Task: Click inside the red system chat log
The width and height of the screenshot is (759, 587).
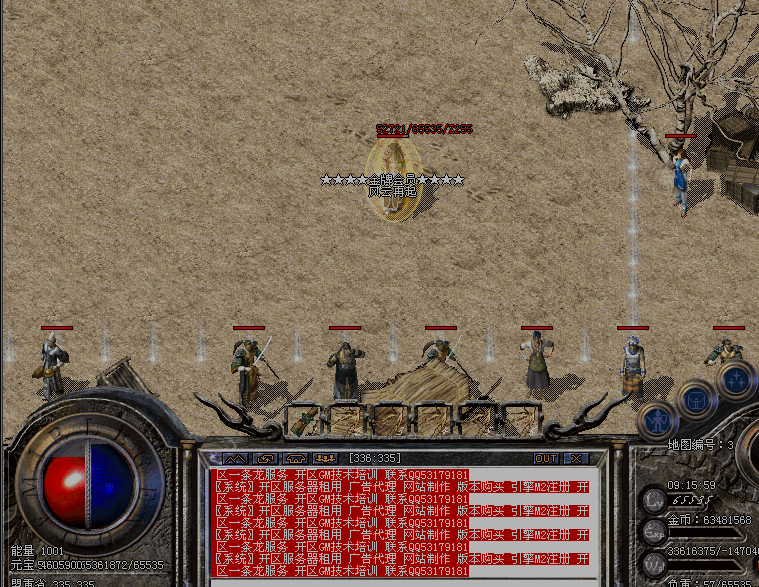Action: pyautogui.click(x=400, y=520)
